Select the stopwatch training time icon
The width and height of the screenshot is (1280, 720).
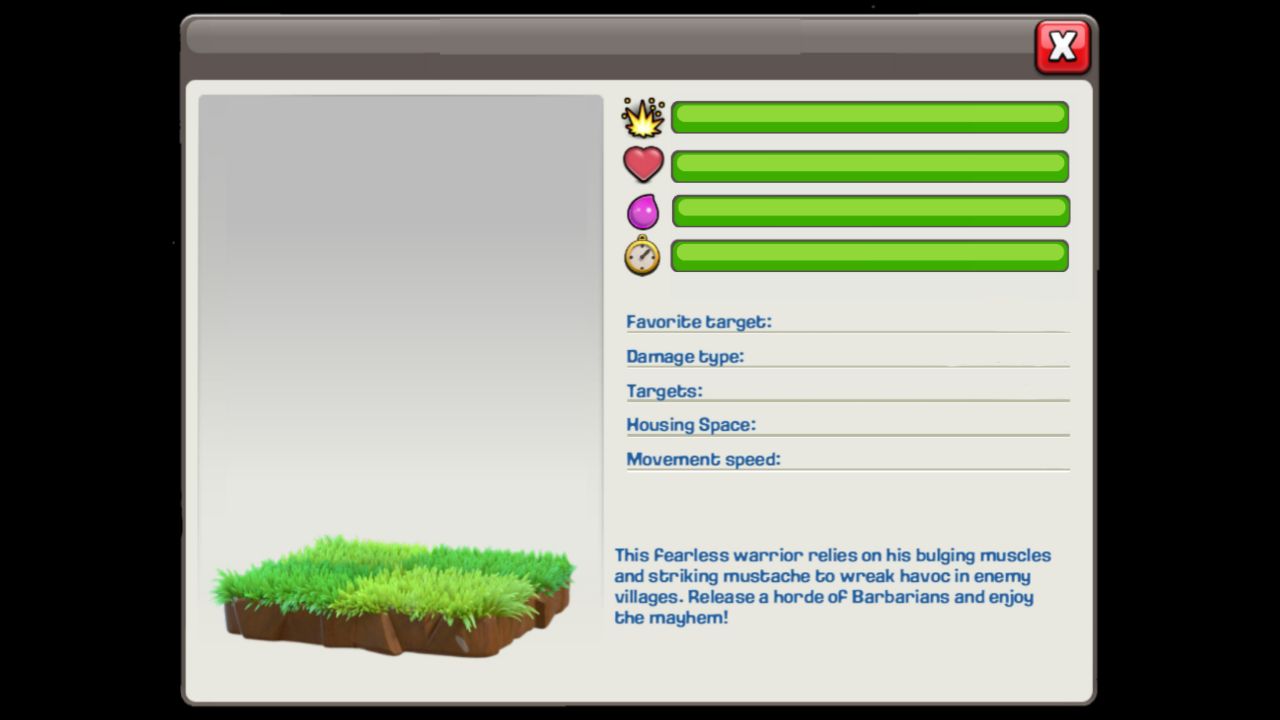[643, 255]
